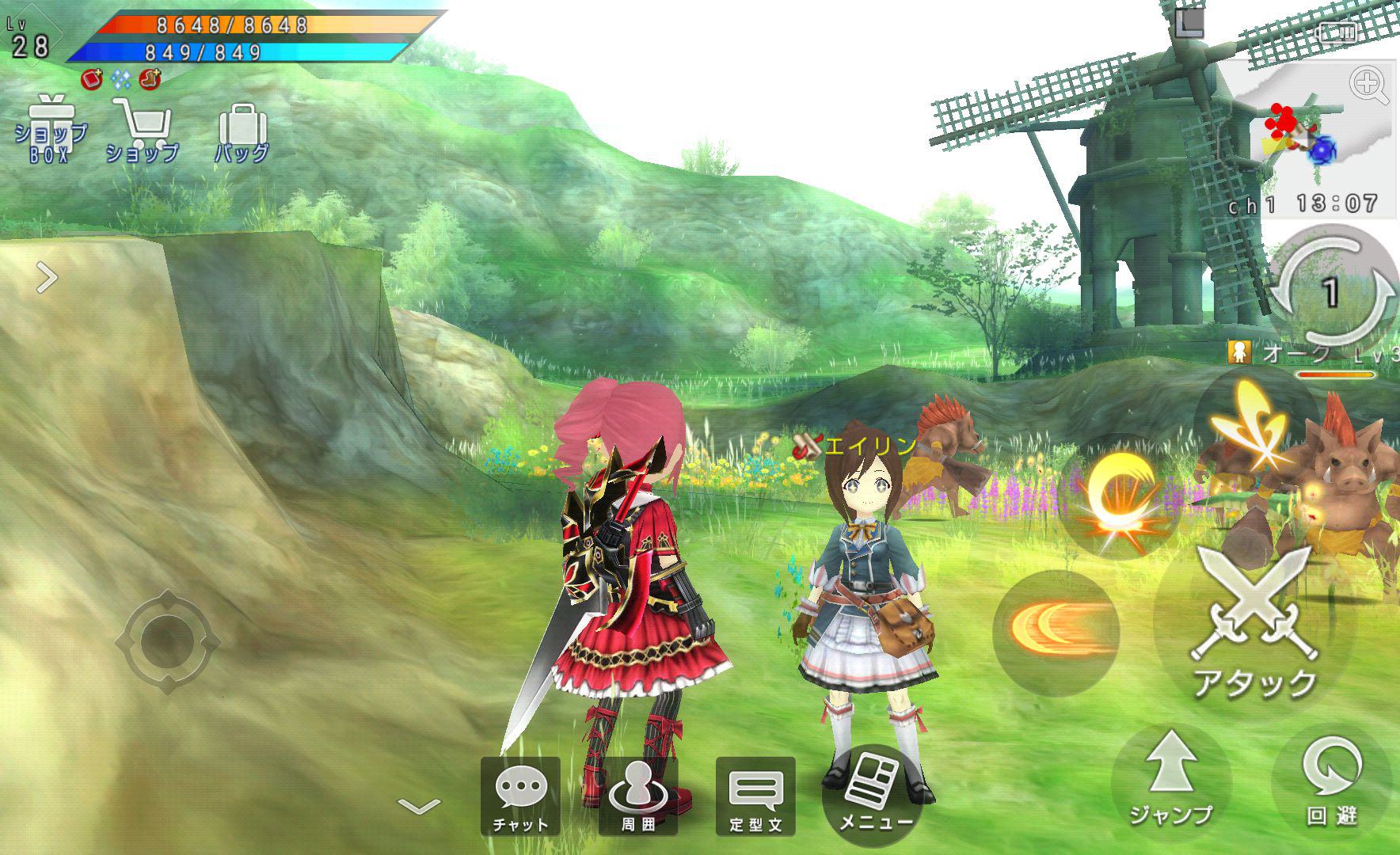Use the 回避 dodge button
Viewport: 1400px width, 855px height.
(x=1332, y=779)
